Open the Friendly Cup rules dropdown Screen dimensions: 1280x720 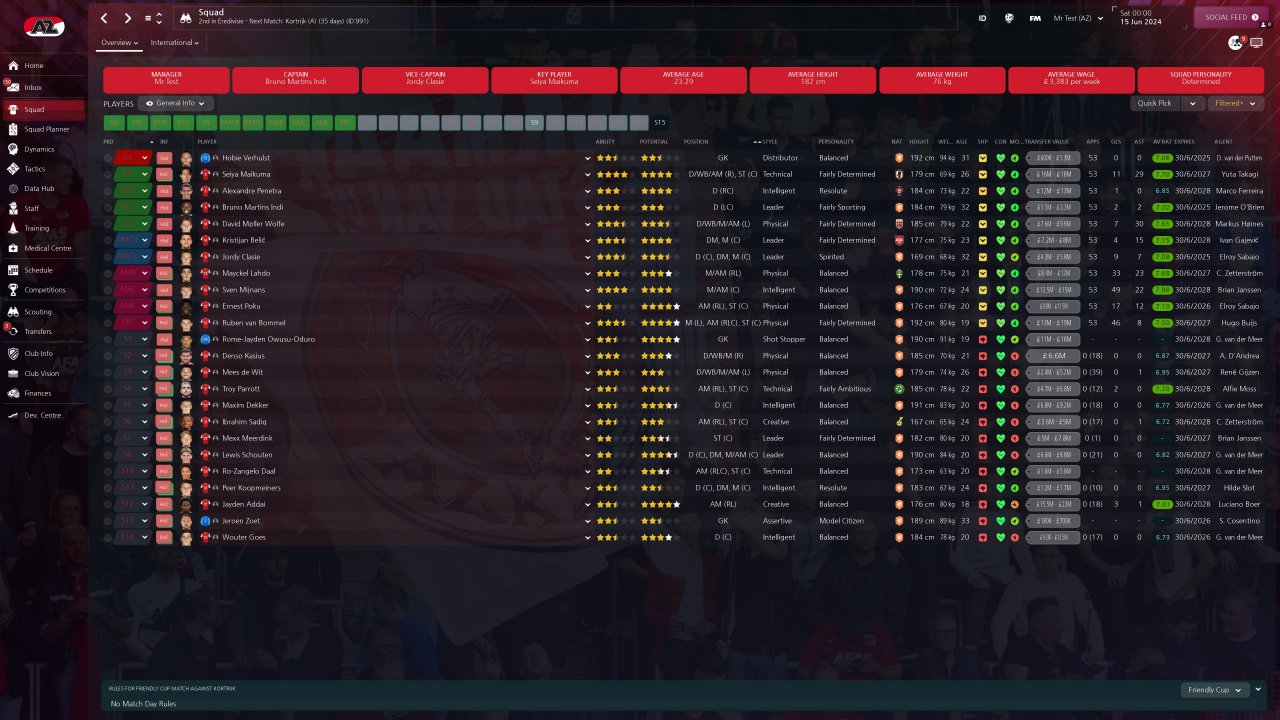pyautogui.click(x=1214, y=690)
